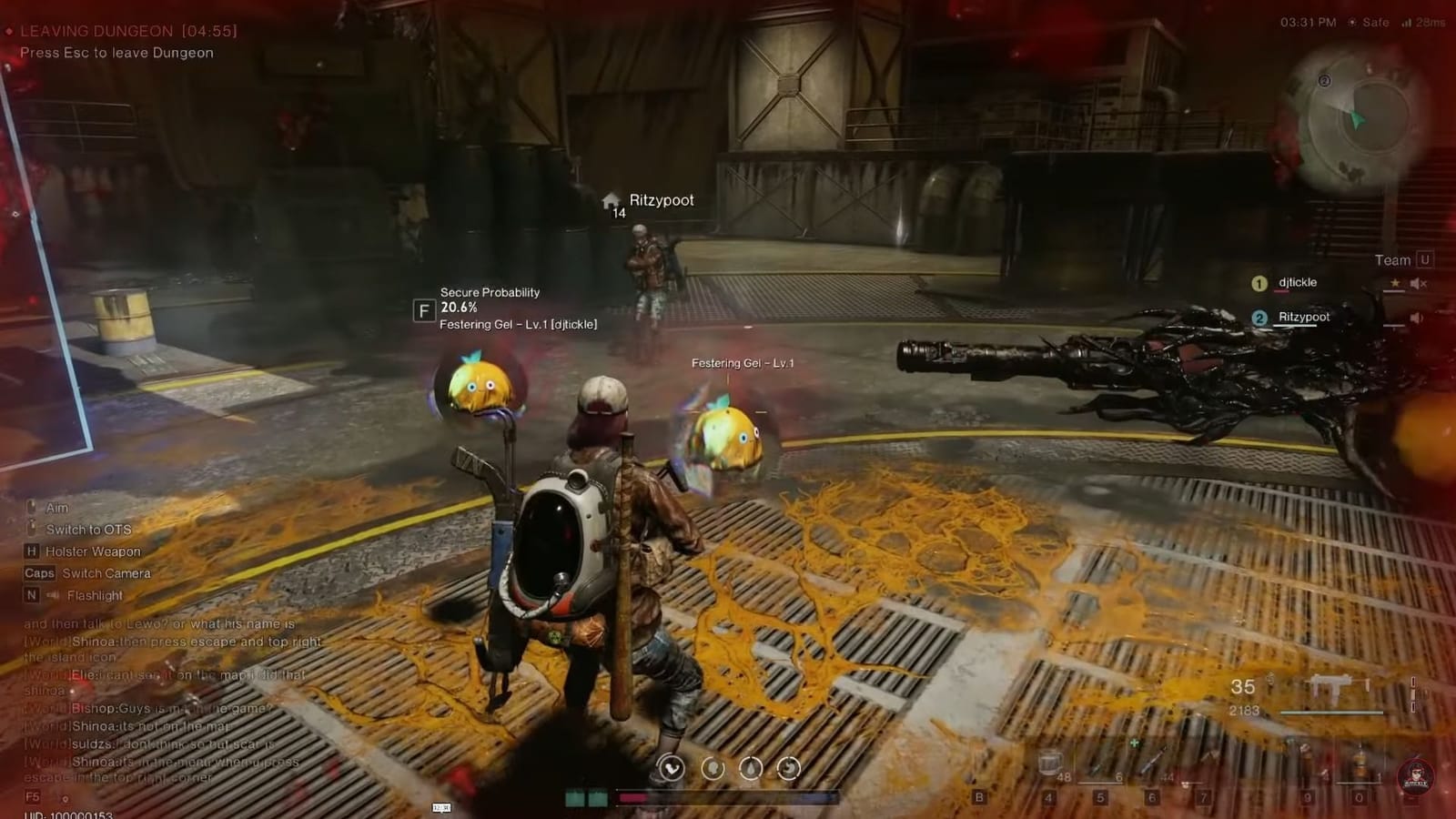Select the grenade item in hotbar slot 9
Image resolution: width=1456 pixels, height=819 pixels.
1305,760
